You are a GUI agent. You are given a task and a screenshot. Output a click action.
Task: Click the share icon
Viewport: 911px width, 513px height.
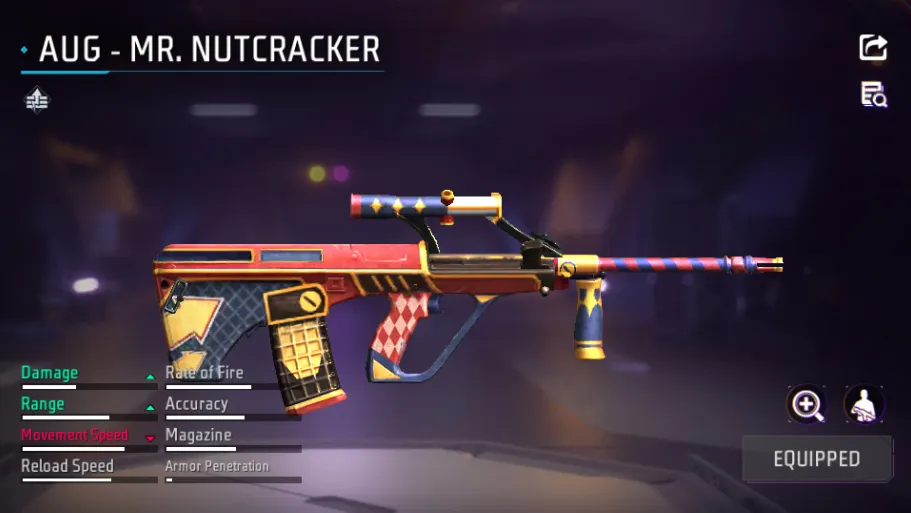873,47
